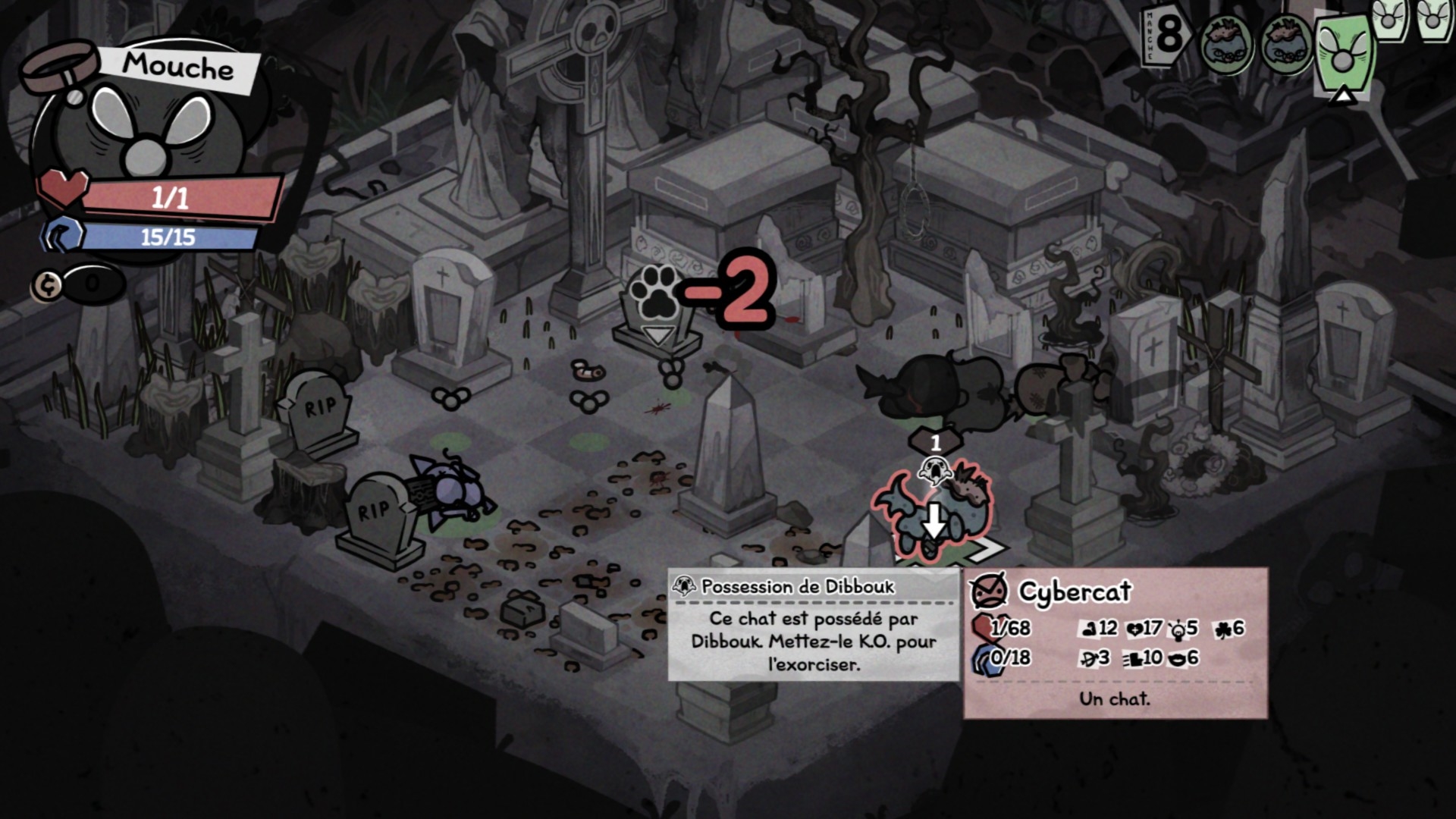Click the paw attack marker tile
The width and height of the screenshot is (1456, 819).
[x=656, y=305]
